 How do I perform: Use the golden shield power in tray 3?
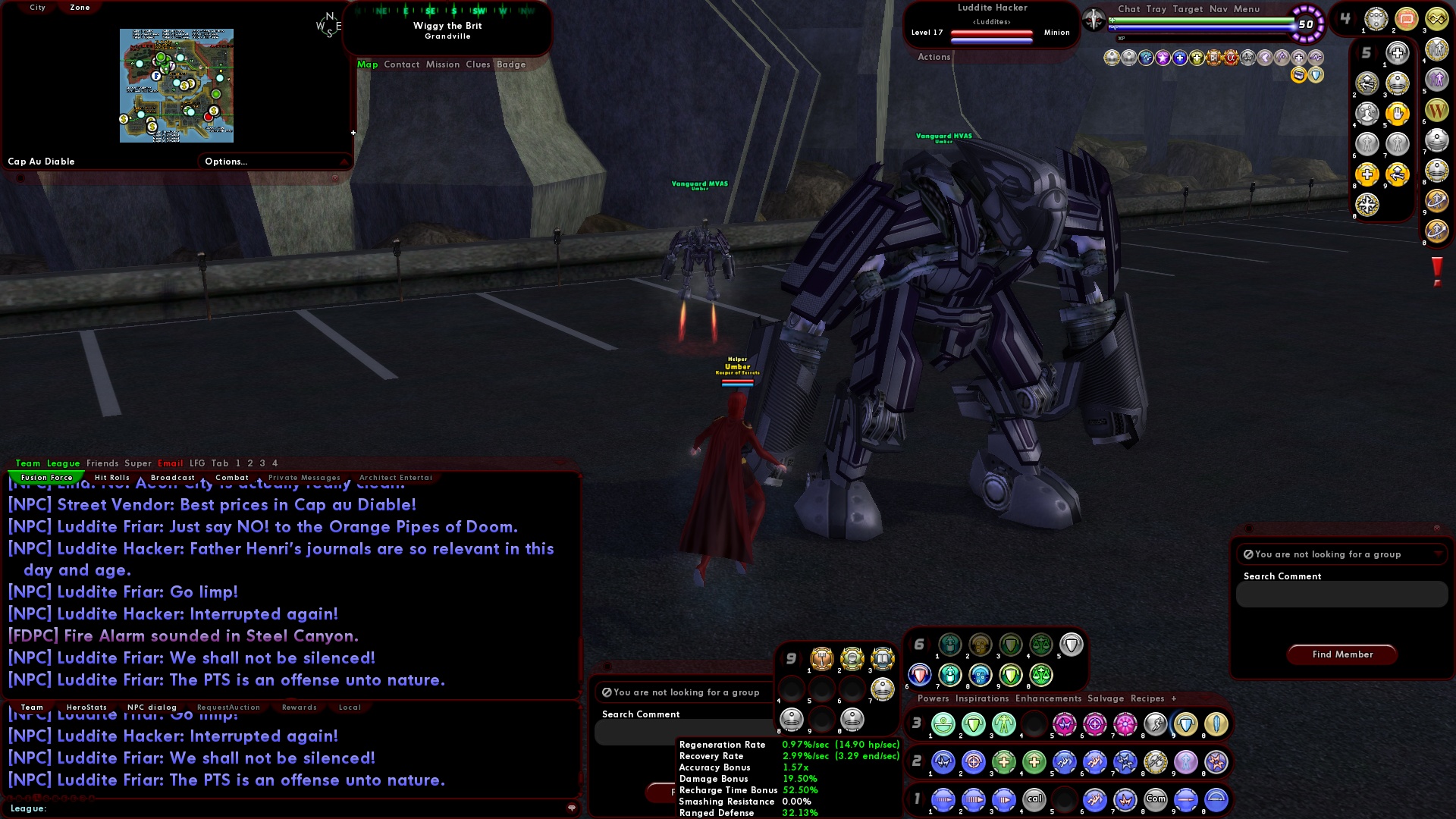pos(1188,724)
